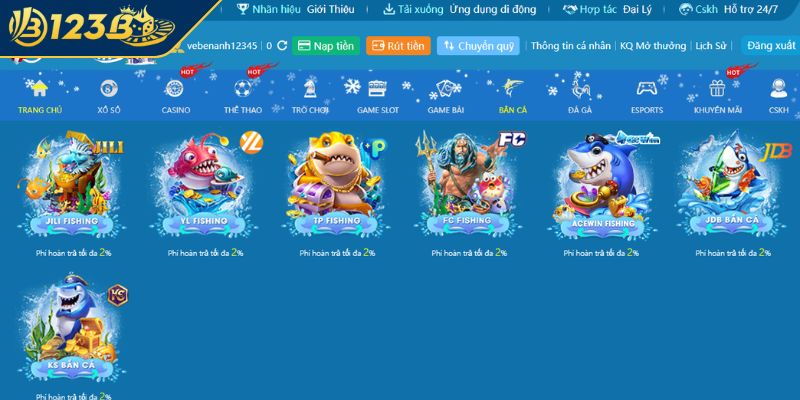This screenshot has height=400, width=800.
Task: Open FC Fishing with the Poseidon artwork
Action: pyautogui.click(x=468, y=185)
